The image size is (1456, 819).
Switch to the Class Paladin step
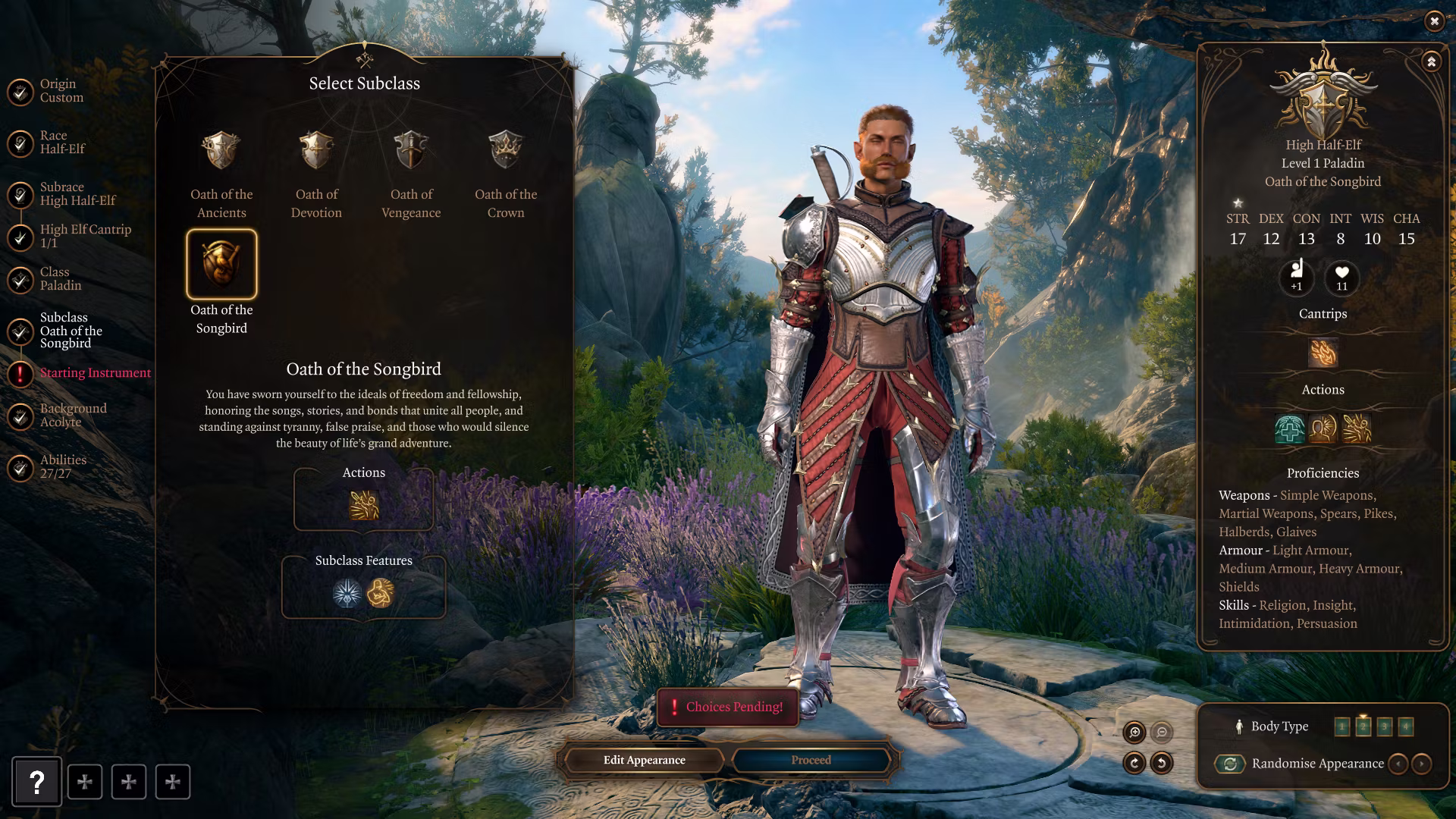coord(60,279)
